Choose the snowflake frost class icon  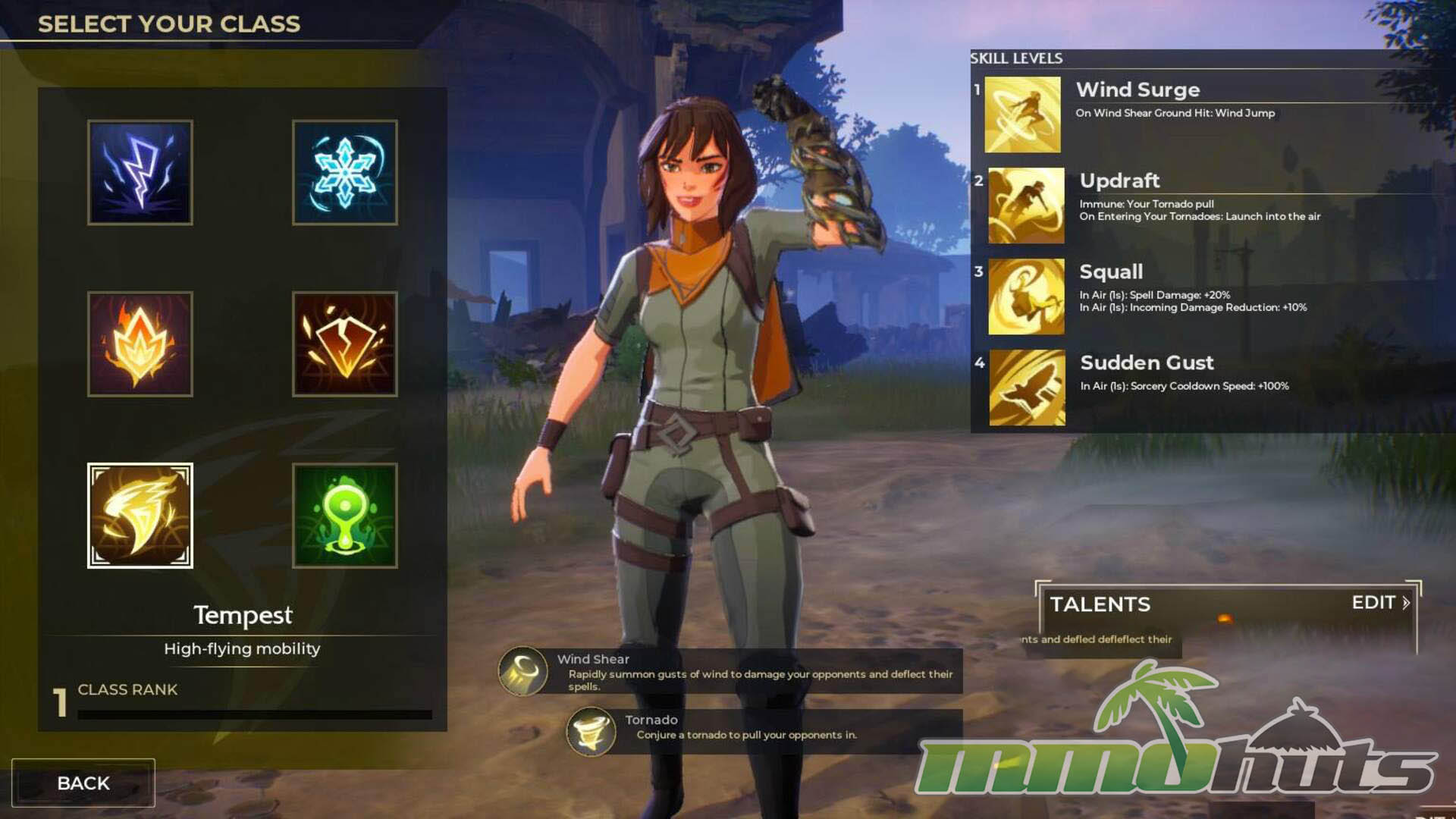[x=345, y=172]
